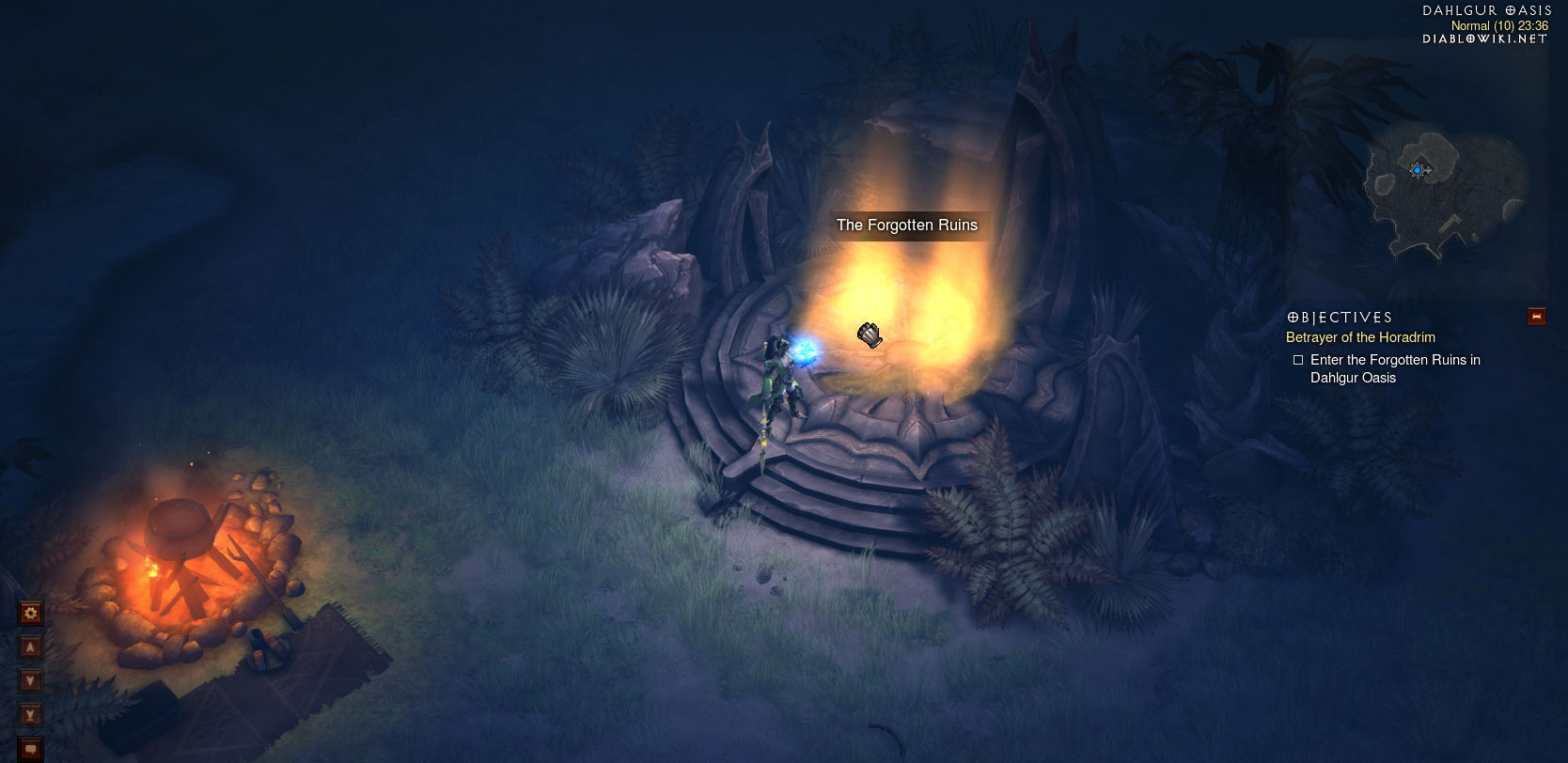Image resolution: width=1568 pixels, height=763 pixels.
Task: Click the chat down arrow button
Action: pyautogui.click(x=31, y=681)
